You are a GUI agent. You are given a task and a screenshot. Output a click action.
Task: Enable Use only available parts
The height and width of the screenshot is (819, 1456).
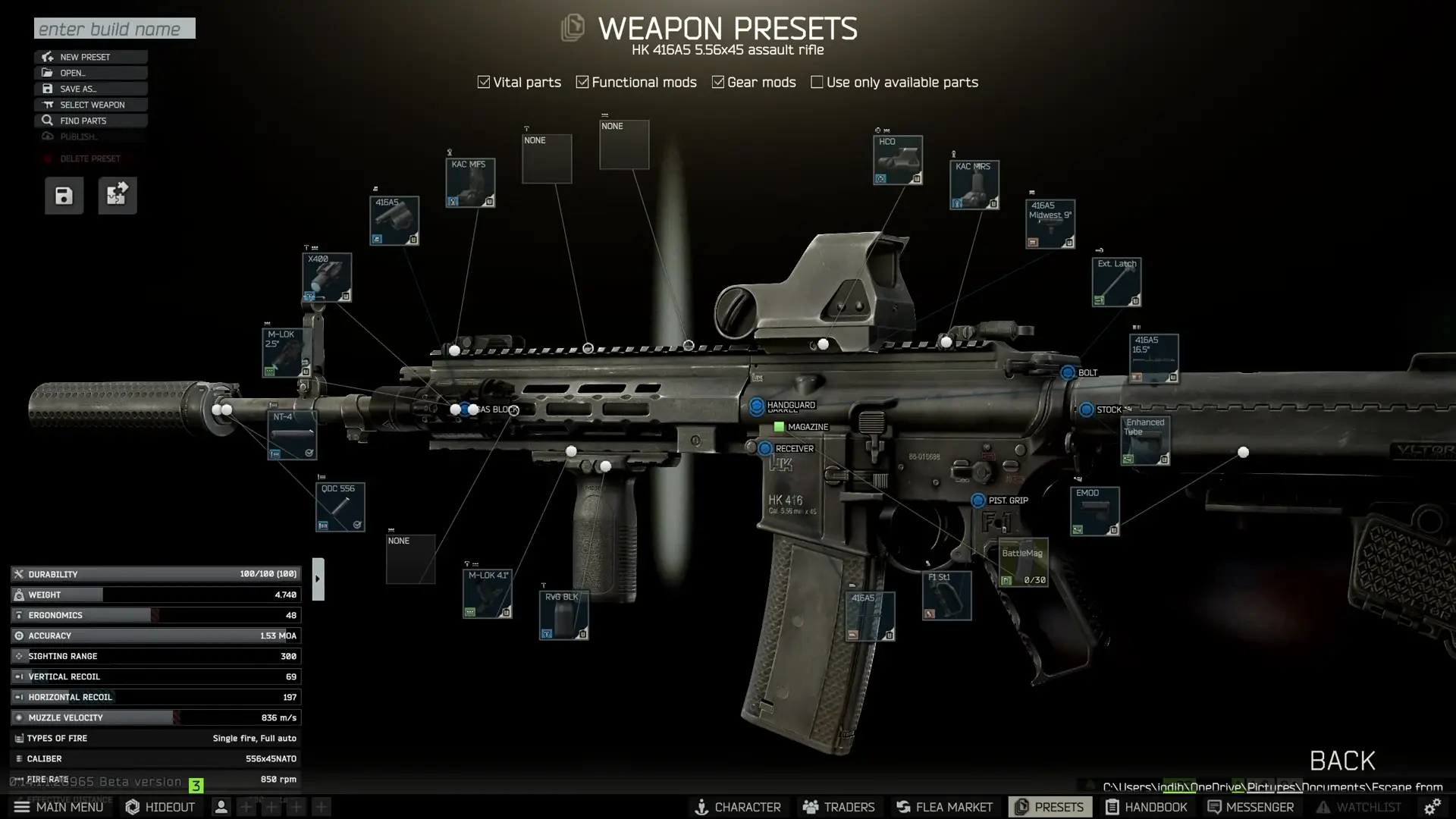[x=817, y=81]
